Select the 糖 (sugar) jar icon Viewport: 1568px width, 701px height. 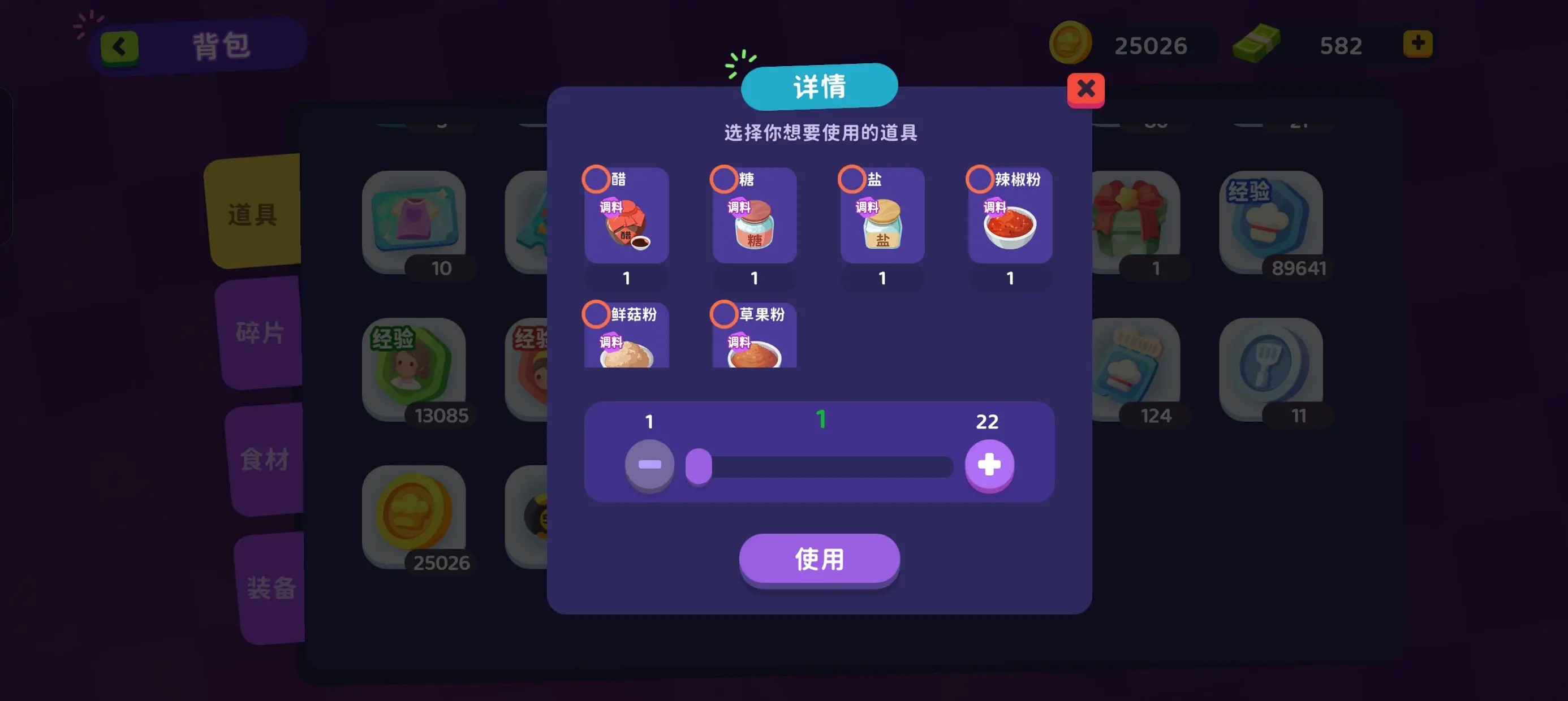[x=753, y=231]
